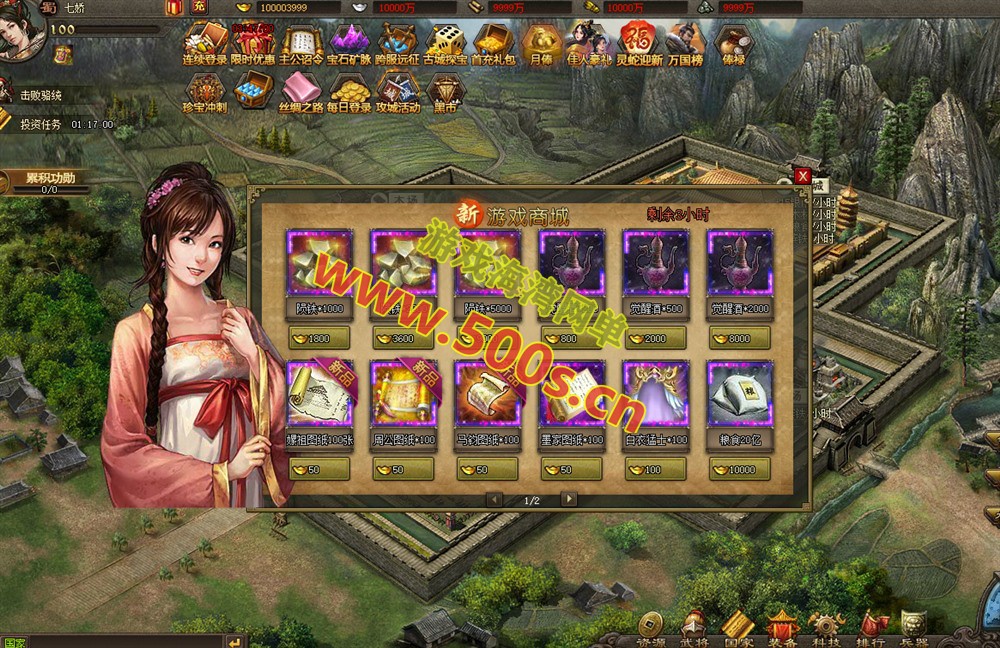Open the 万国榜 ranking event

[x=687, y=45]
